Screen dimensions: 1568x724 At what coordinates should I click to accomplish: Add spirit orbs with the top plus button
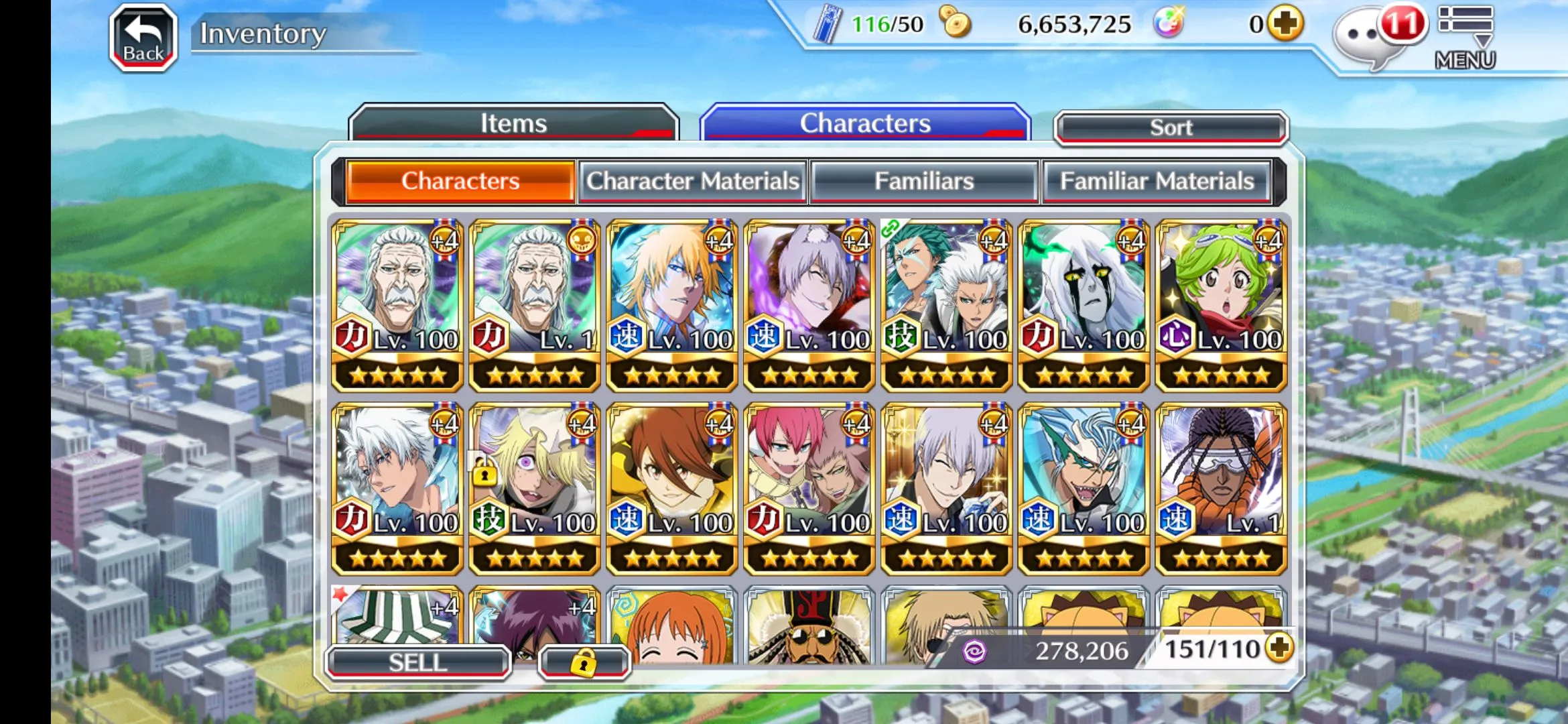[1285, 24]
